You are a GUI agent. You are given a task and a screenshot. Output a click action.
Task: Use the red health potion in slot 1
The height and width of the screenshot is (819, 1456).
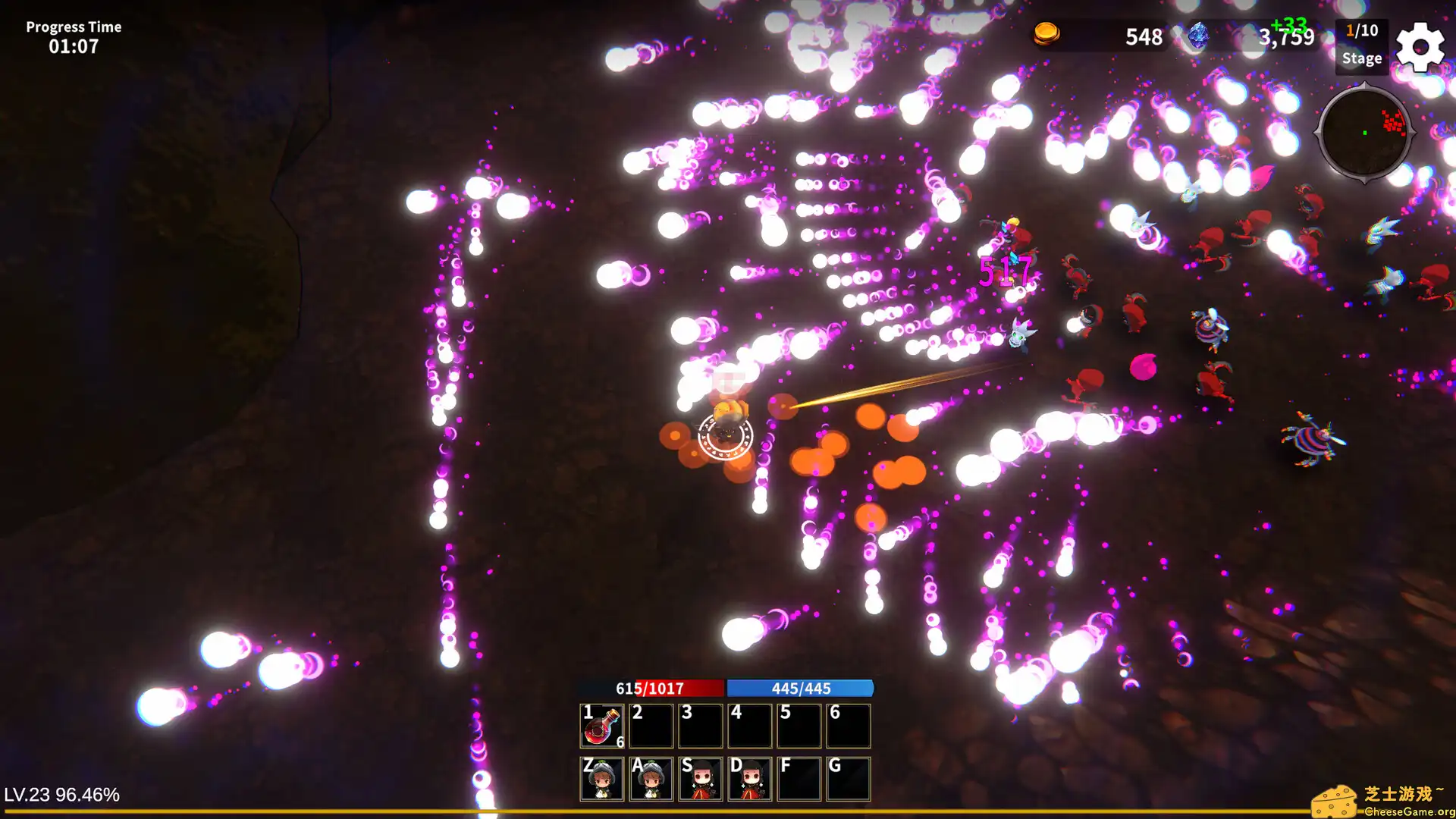point(602,726)
